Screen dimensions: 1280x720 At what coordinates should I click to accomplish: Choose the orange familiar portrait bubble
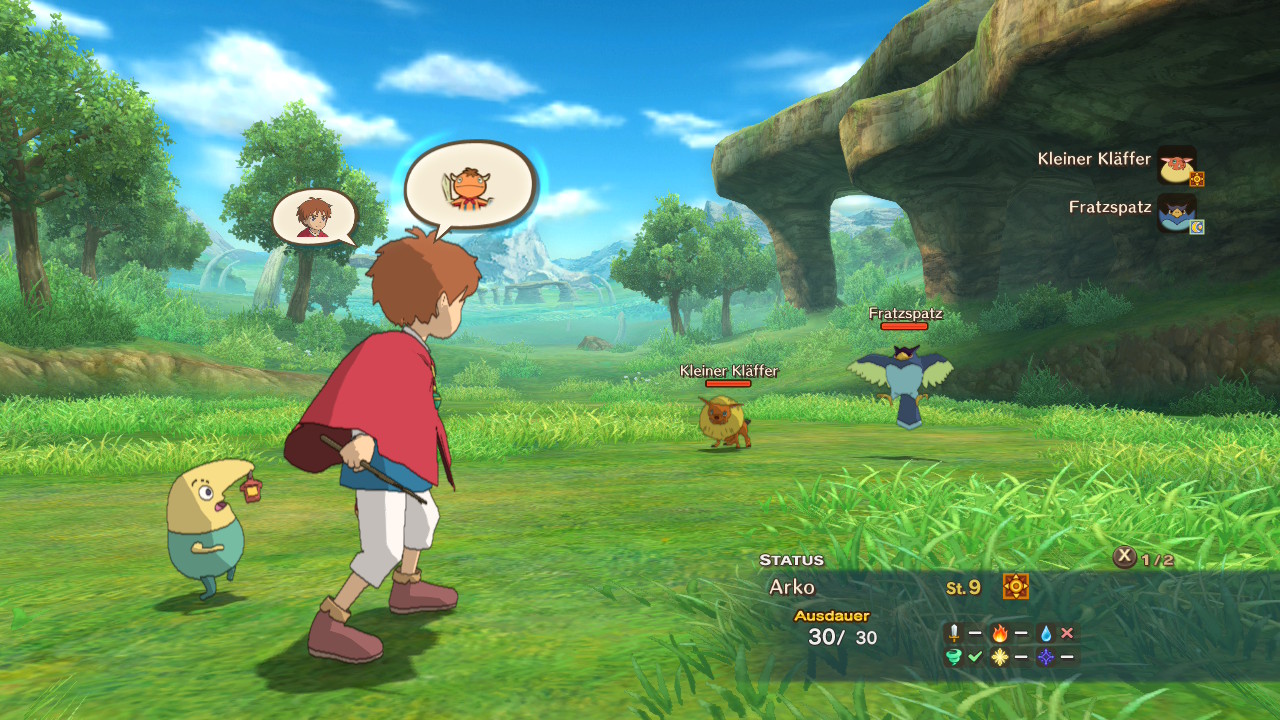click(x=468, y=187)
